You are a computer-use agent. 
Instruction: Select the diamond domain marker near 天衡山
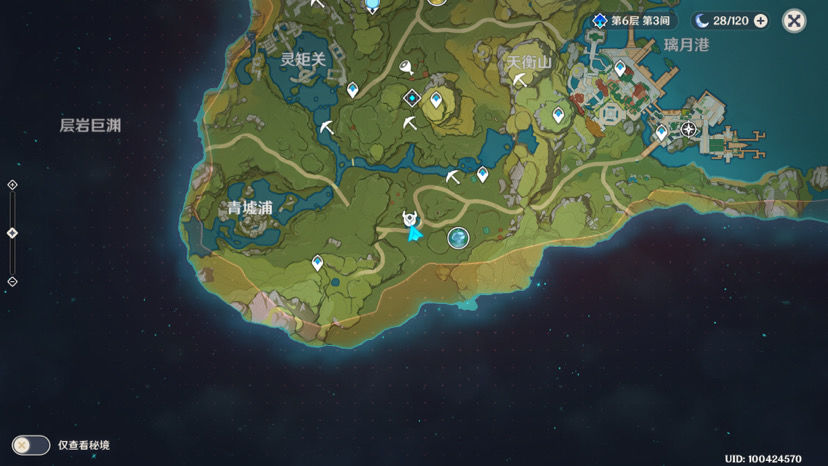tap(411, 98)
